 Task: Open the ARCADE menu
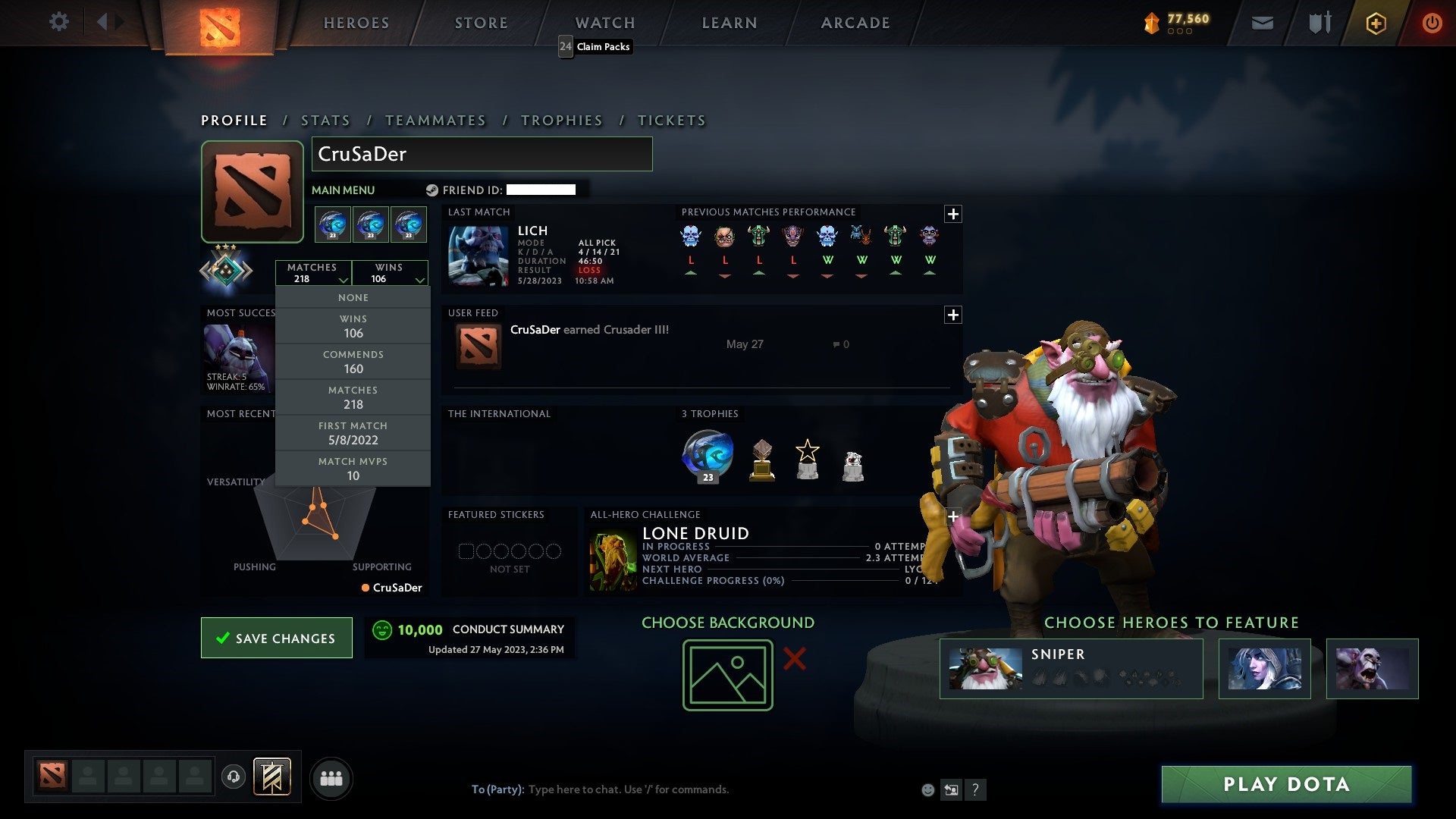click(855, 23)
